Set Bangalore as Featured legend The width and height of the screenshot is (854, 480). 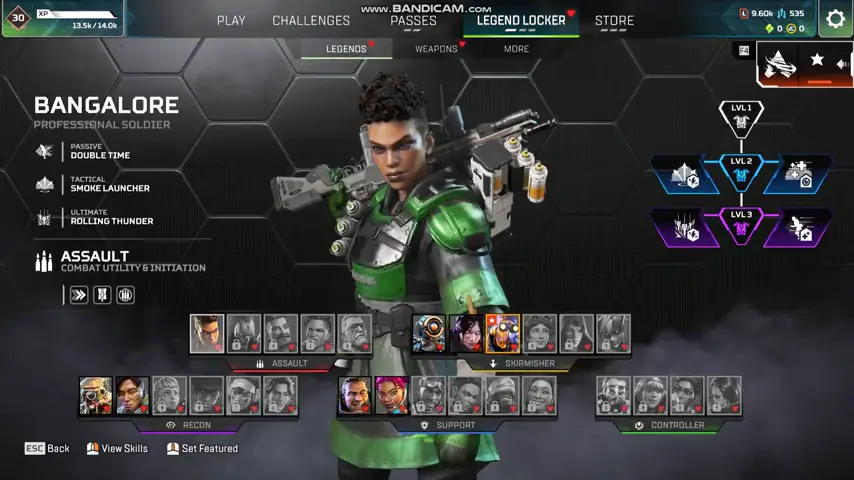202,449
